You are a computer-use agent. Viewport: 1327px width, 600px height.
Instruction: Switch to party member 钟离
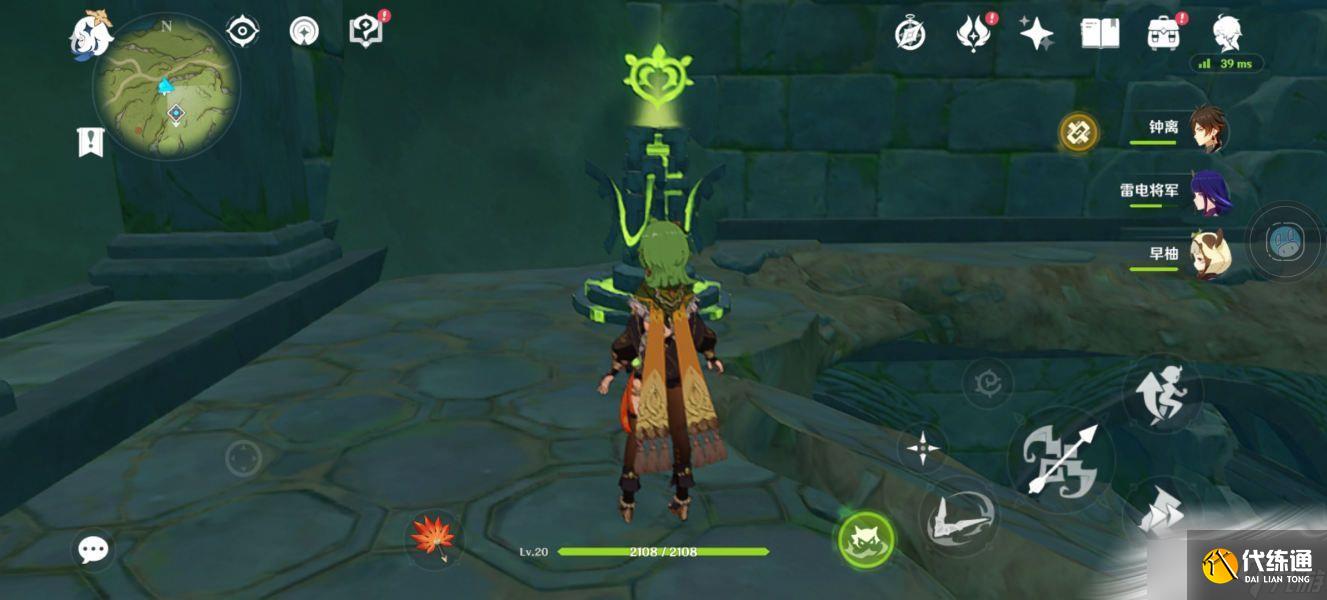[1189, 129]
